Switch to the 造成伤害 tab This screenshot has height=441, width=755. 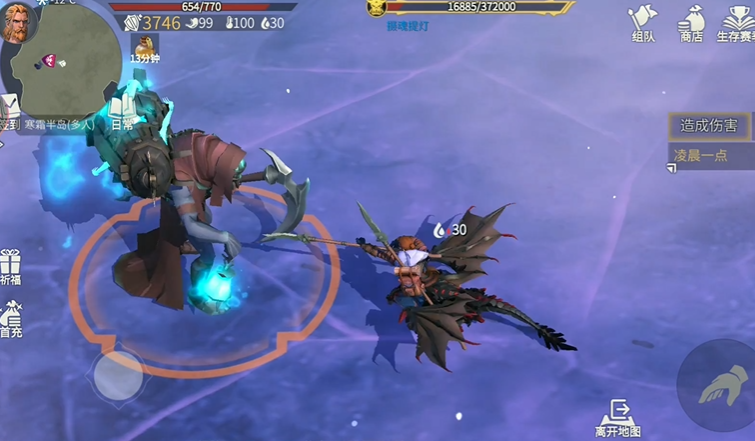click(710, 126)
